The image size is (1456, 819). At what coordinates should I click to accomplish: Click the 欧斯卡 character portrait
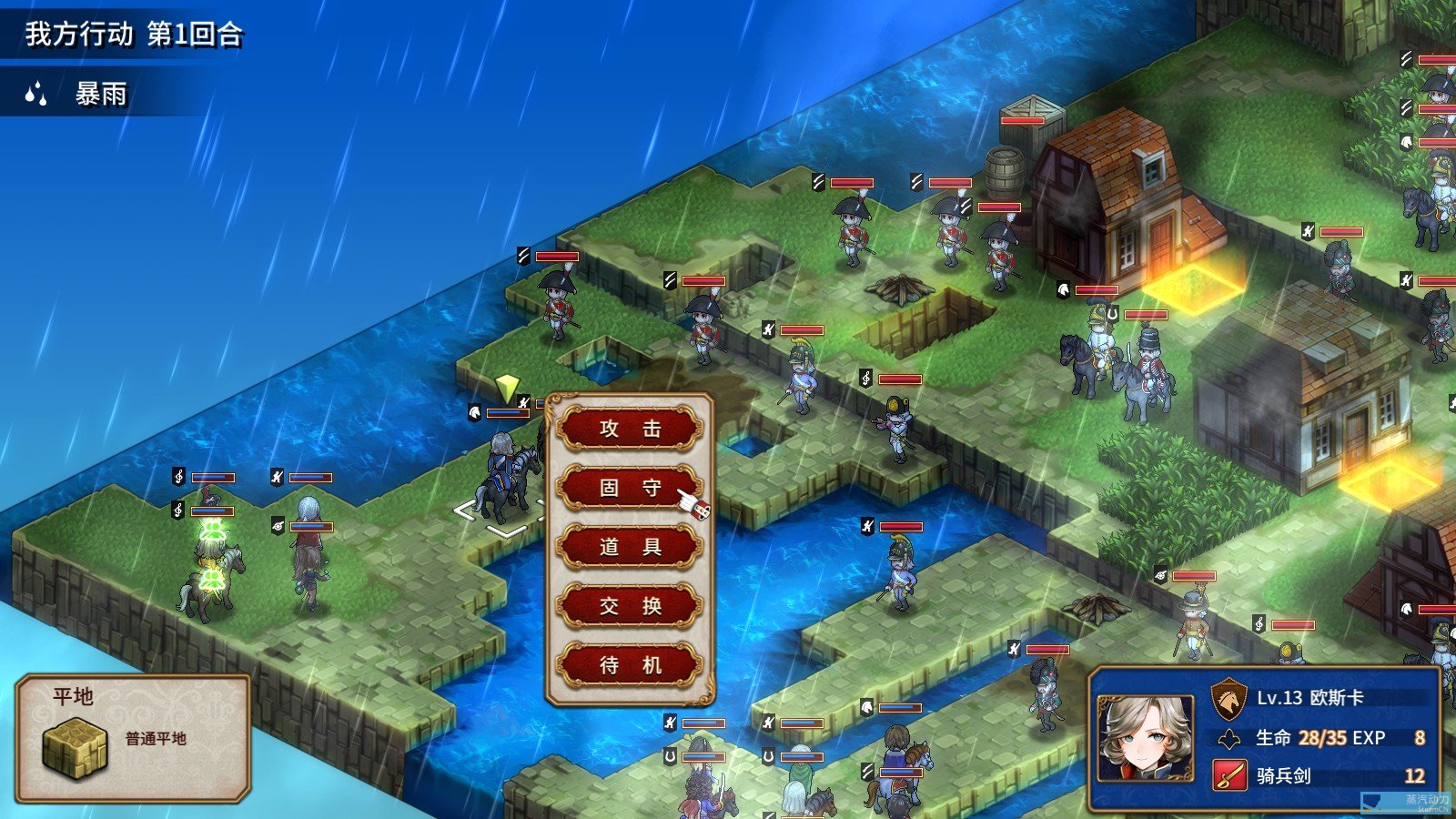(1145, 738)
